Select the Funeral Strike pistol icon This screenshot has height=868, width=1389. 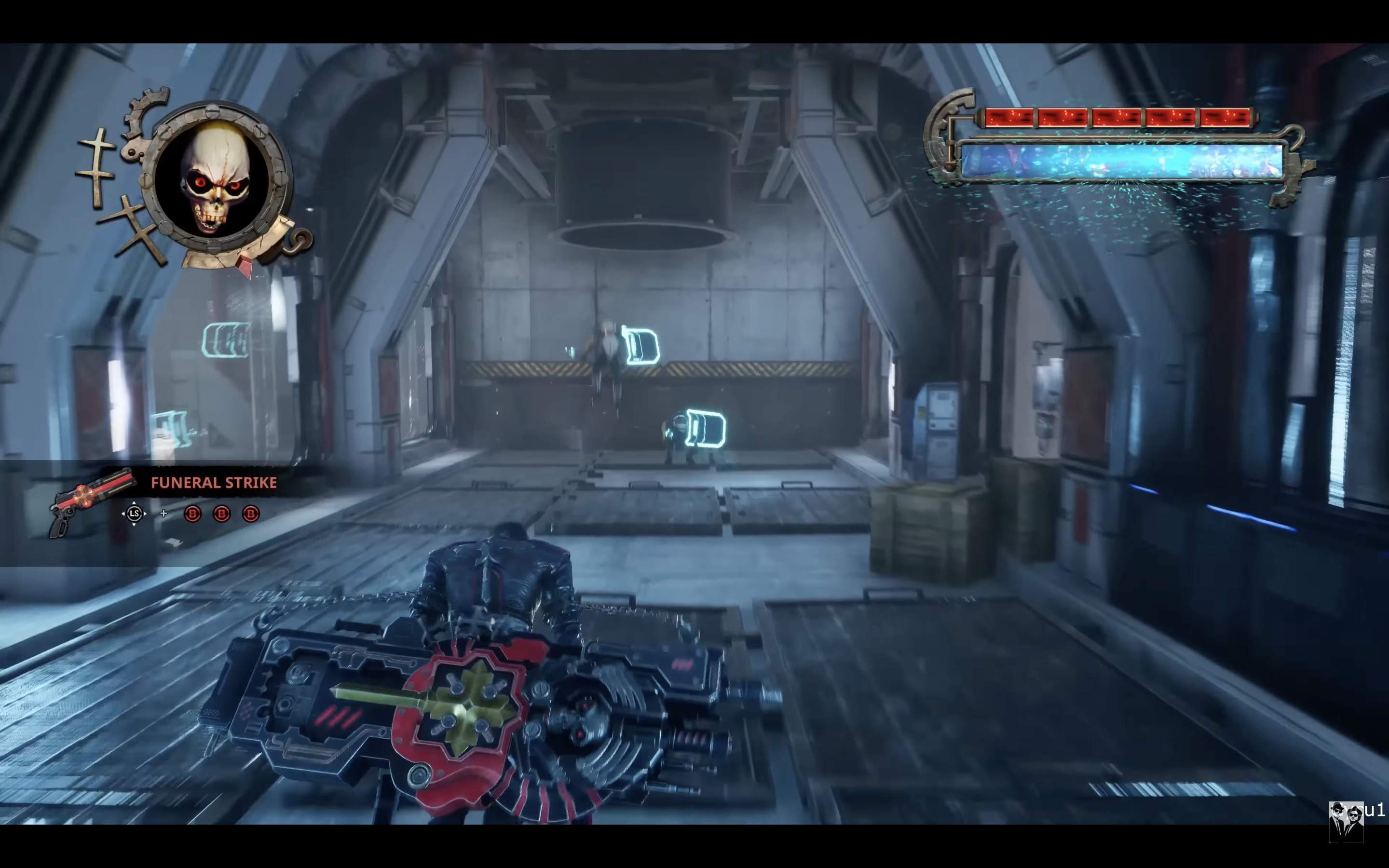[x=91, y=501]
